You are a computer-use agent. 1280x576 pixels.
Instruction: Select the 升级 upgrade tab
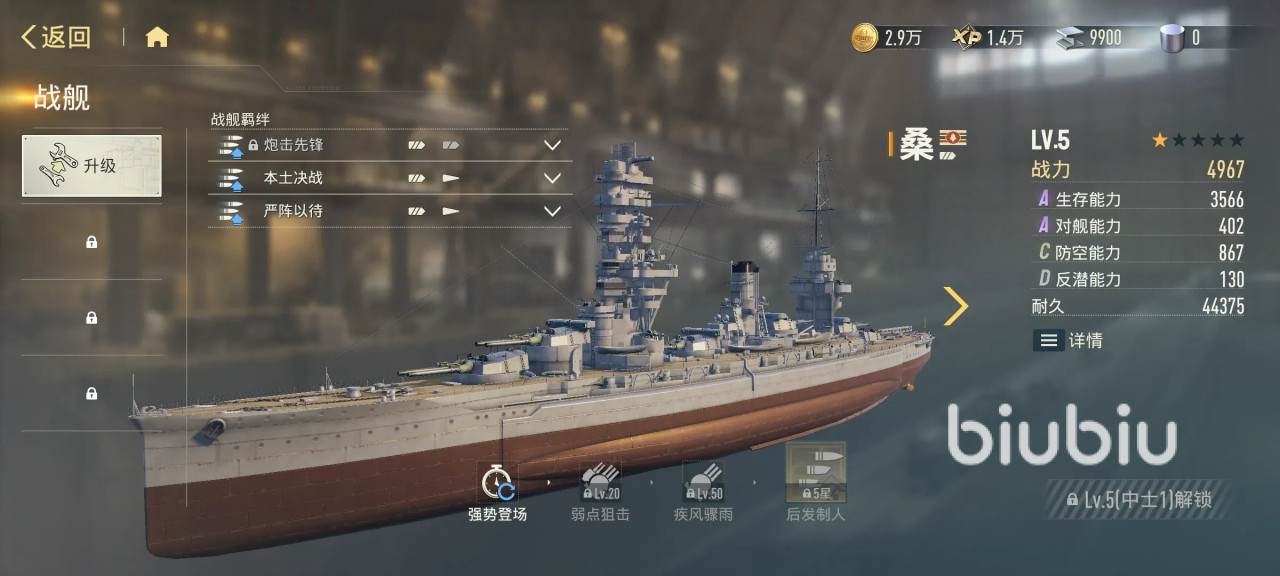(92, 166)
